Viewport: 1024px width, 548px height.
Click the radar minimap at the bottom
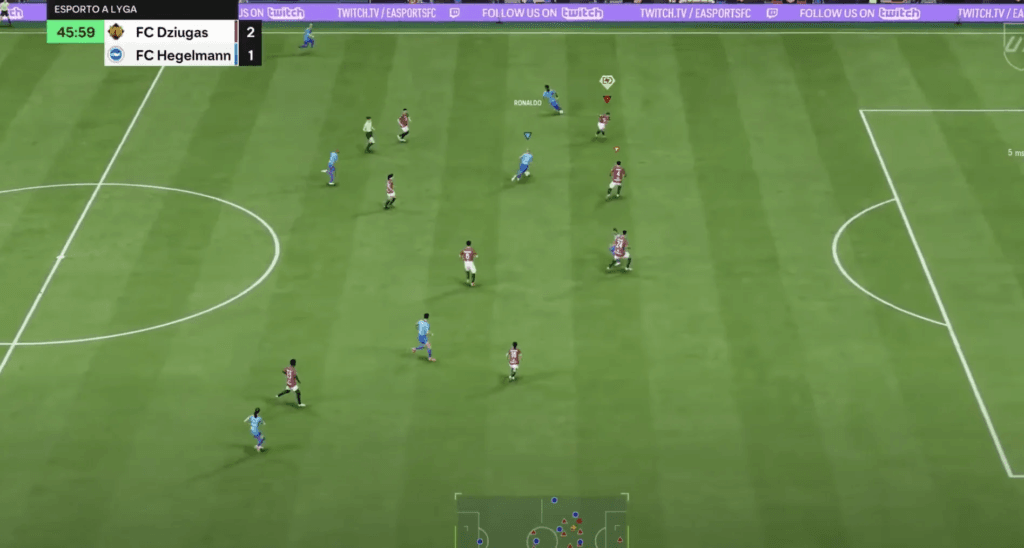coord(542,521)
